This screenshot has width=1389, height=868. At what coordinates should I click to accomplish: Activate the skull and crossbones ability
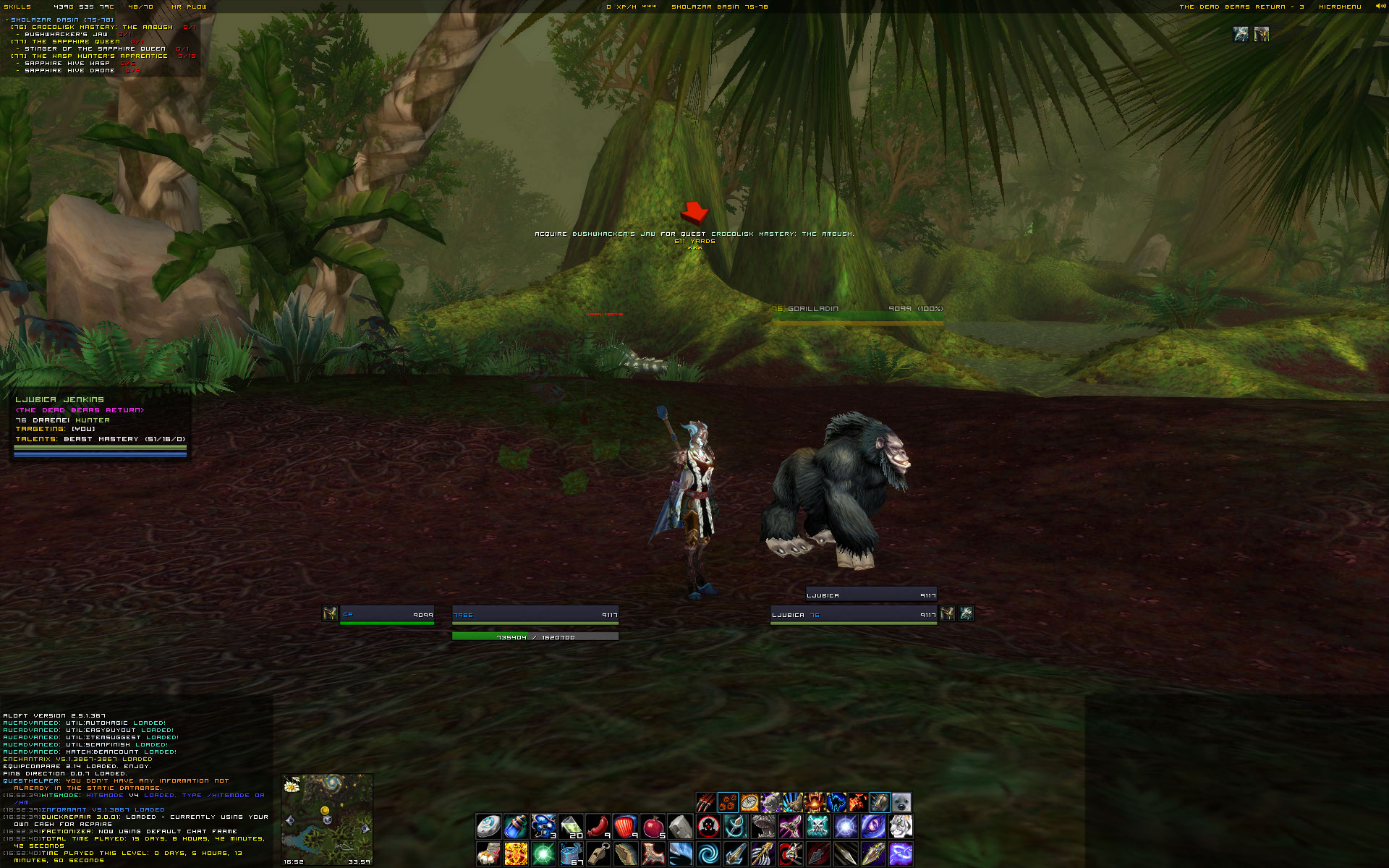click(x=817, y=826)
